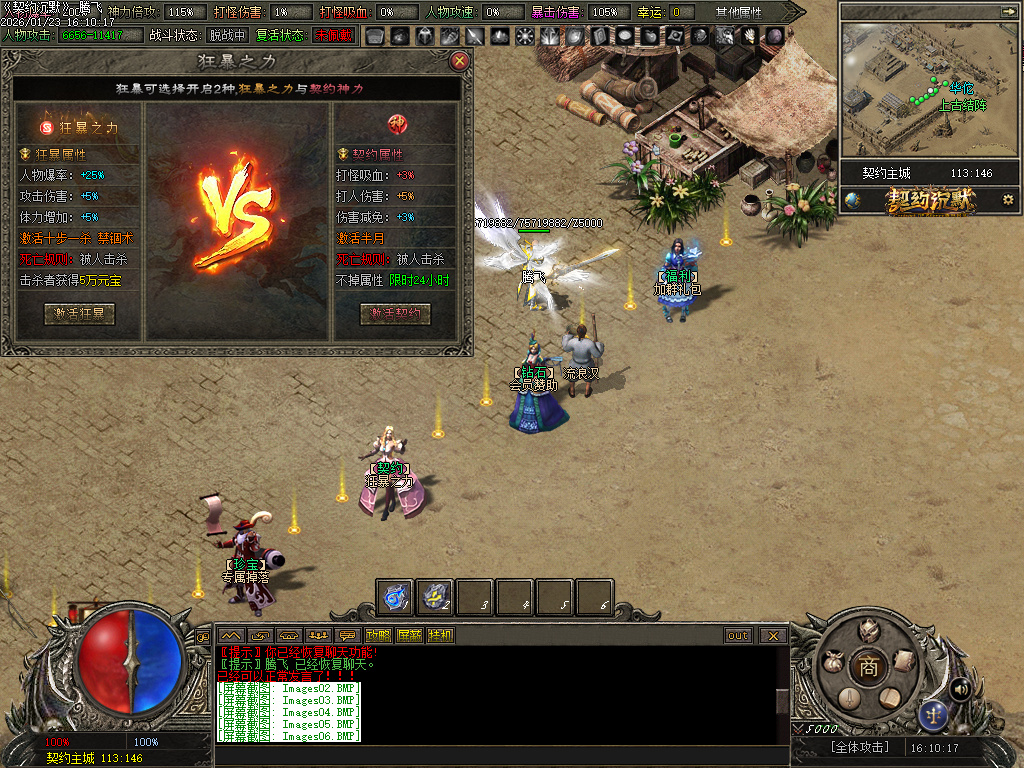Click the blue scales icon
This screenshot has height=768, width=1024.
(x=933, y=714)
